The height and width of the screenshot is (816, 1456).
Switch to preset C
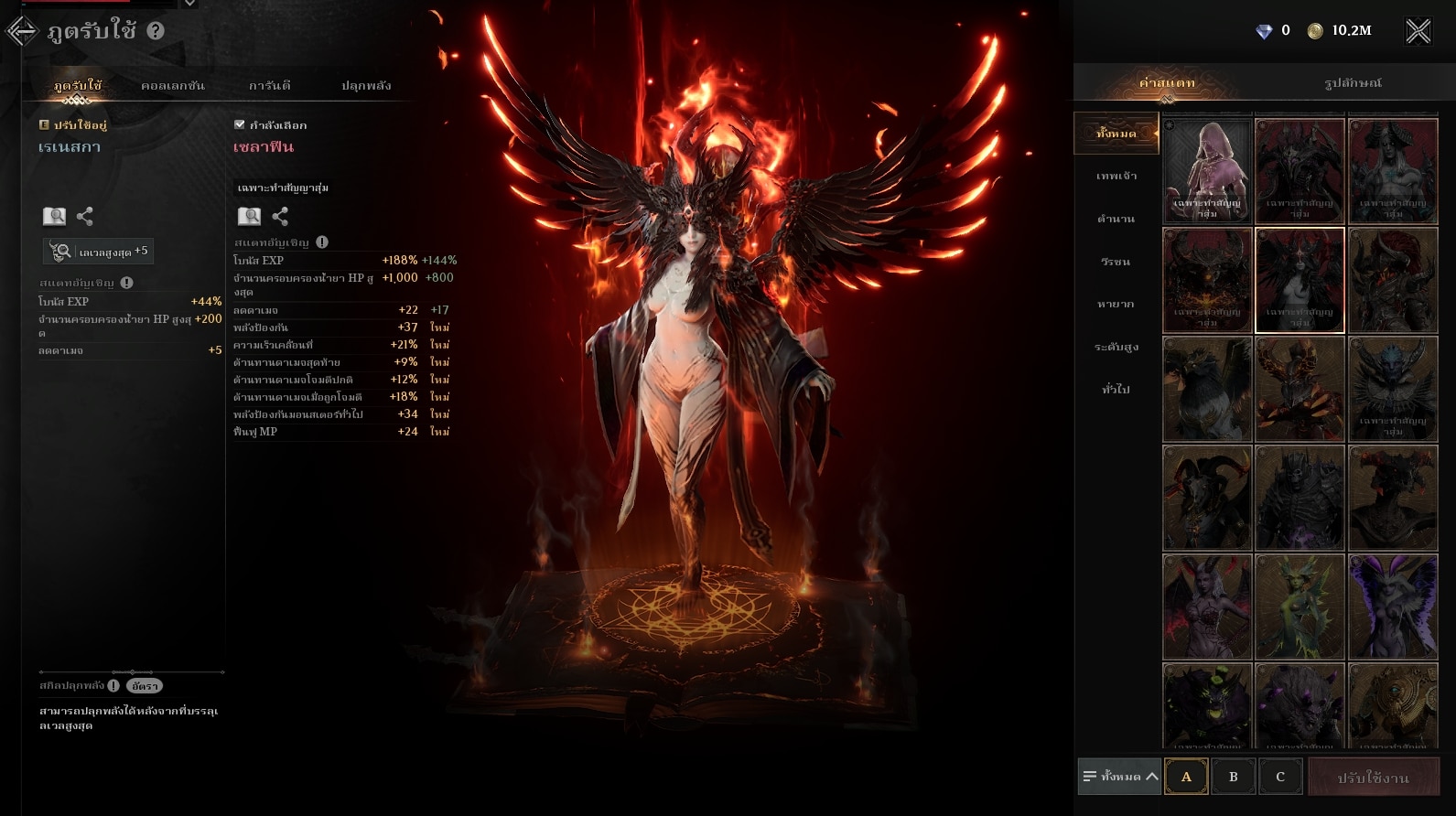click(1279, 777)
